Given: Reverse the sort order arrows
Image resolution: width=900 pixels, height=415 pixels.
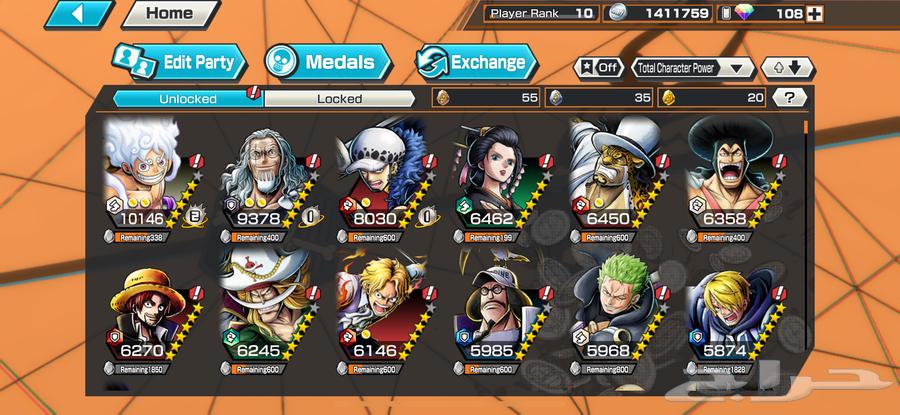Looking at the screenshot, I should pos(784,68).
